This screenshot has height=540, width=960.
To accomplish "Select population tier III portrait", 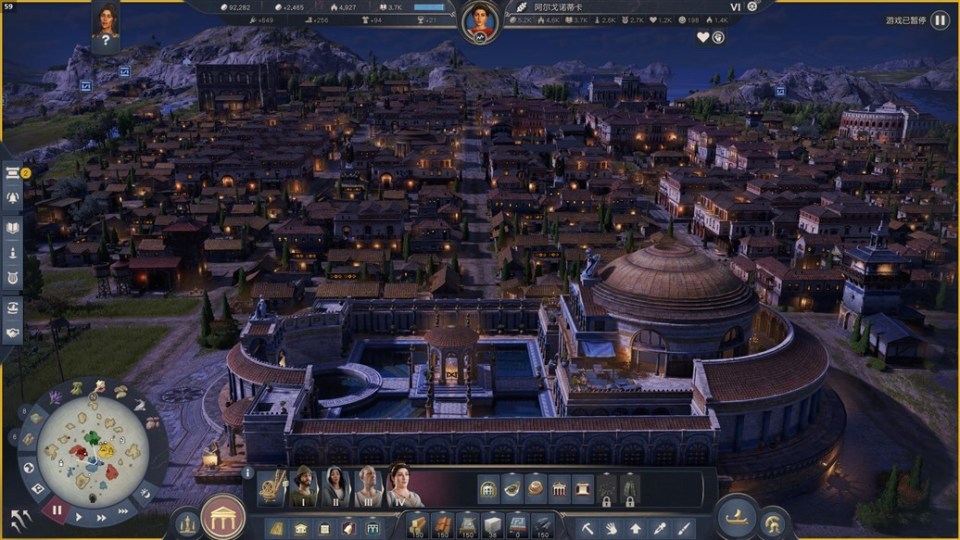I will 368,487.
